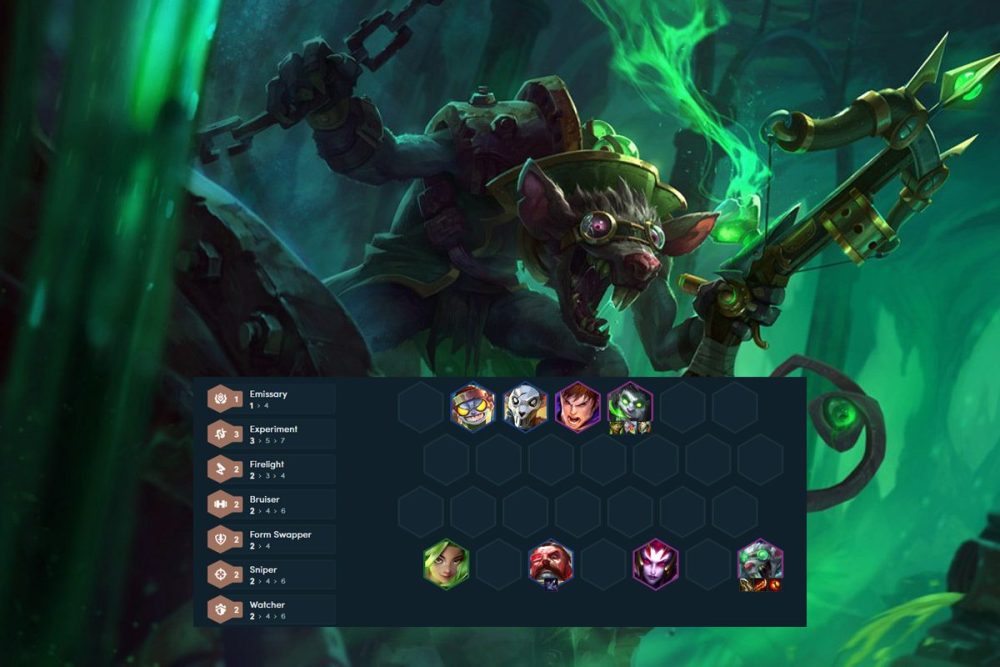Pick the green-haired Zyra champion hex
Screen dimensions: 1000x667
pos(446,563)
